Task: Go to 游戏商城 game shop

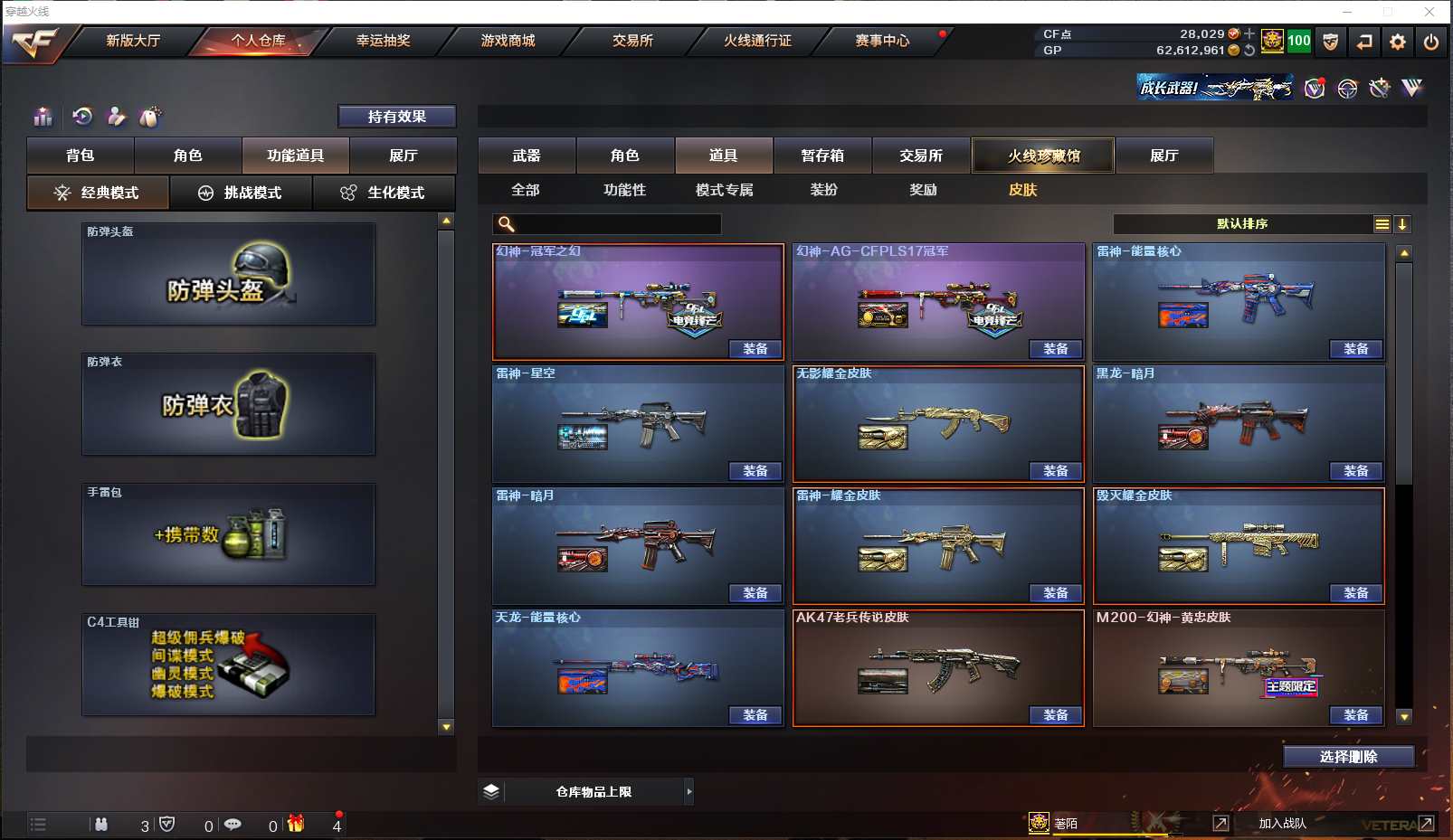Action: tap(508, 41)
